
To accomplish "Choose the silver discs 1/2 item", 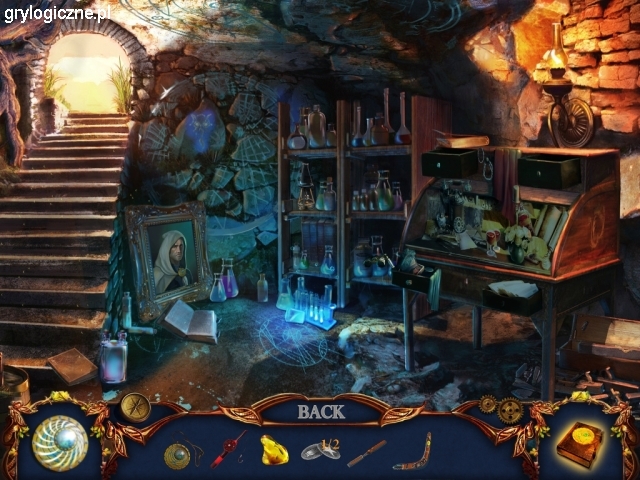I will [x=320, y=451].
